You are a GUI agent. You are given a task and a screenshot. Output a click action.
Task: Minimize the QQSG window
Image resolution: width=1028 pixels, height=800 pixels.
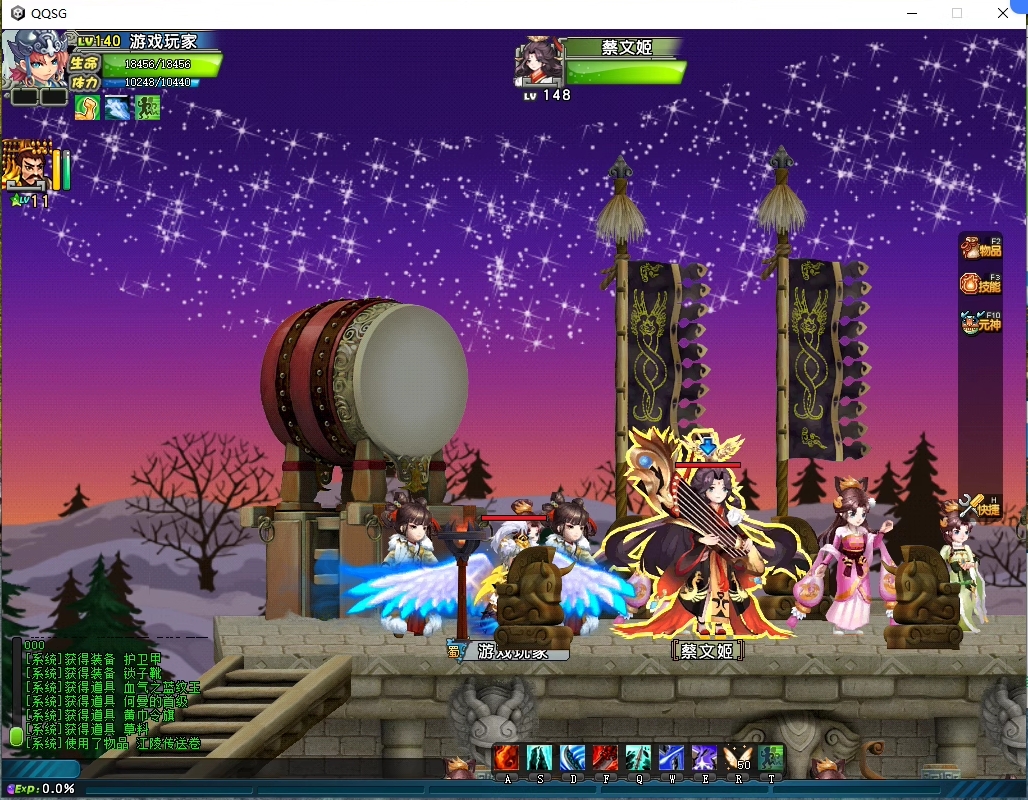(911, 13)
